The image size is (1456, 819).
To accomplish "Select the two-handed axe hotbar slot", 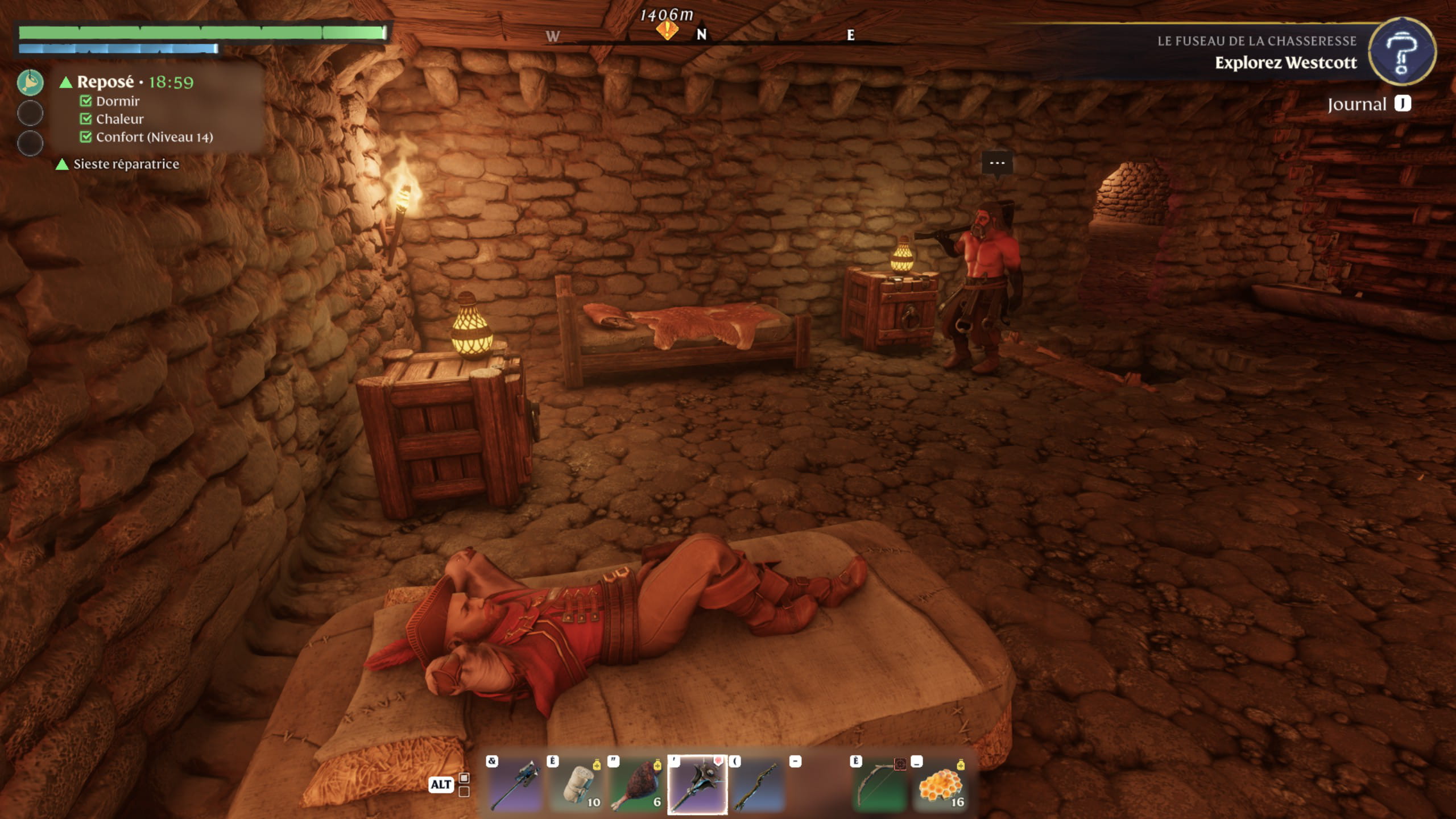I will (x=515, y=785).
